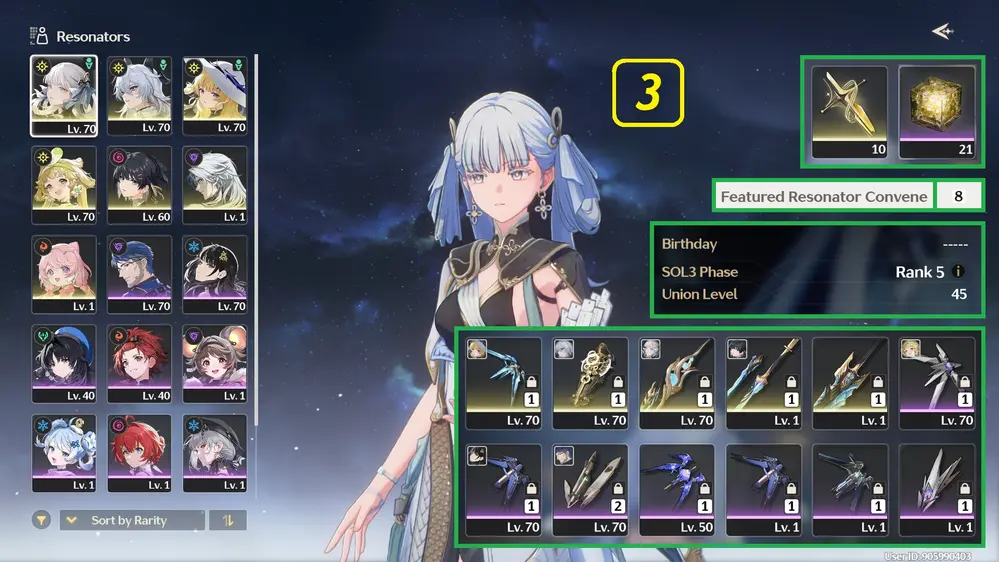Select the golden convene tide item slot
The height and width of the screenshot is (562, 999).
tap(850, 112)
